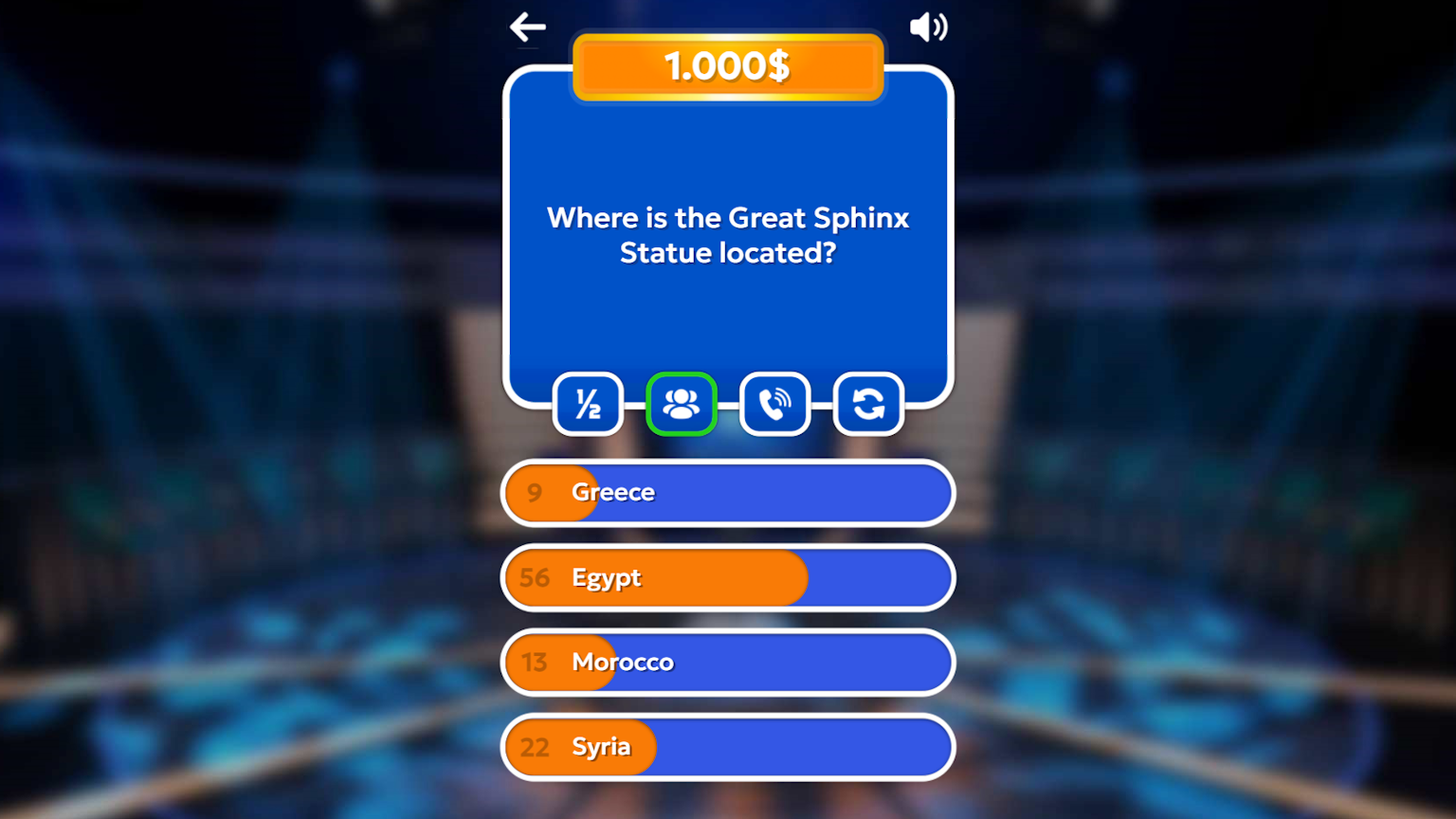
Task: Activate the Ask the Audience lifeline
Action: click(682, 404)
